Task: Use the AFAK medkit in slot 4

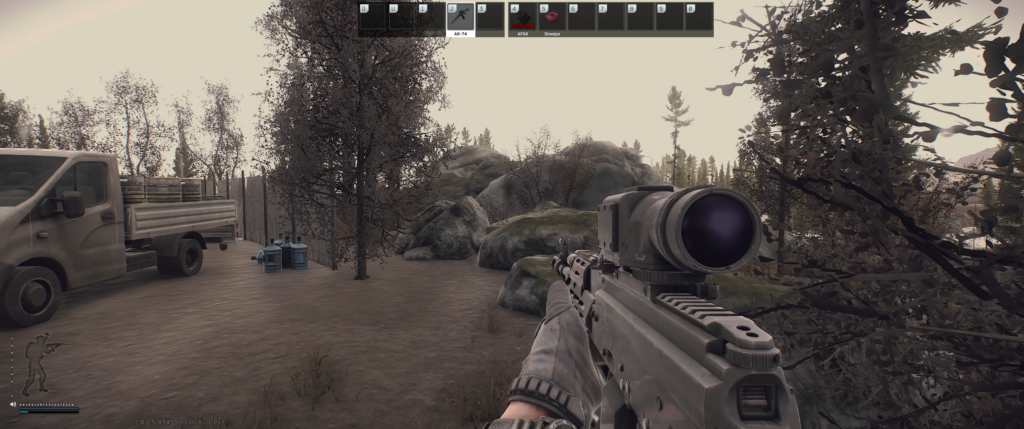Action: point(523,18)
